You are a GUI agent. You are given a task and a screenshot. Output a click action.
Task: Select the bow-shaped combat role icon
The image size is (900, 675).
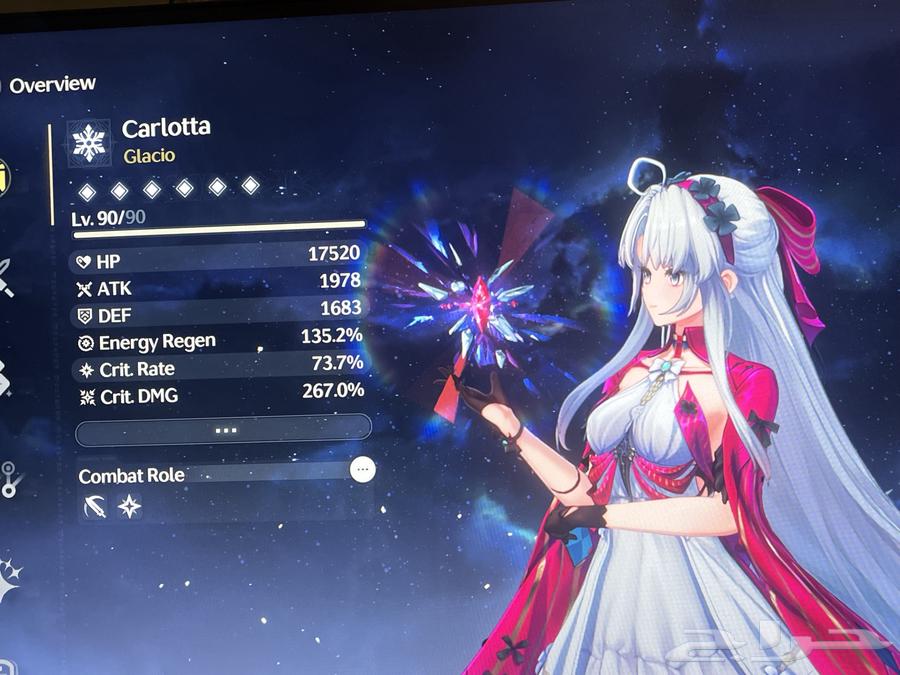[97, 507]
